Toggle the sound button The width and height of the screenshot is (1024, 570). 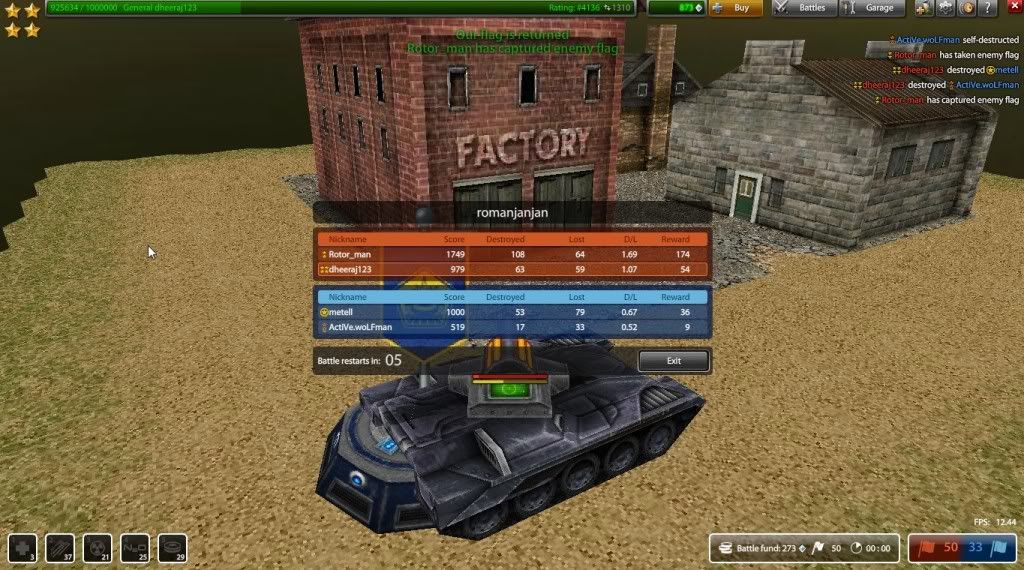pos(967,8)
